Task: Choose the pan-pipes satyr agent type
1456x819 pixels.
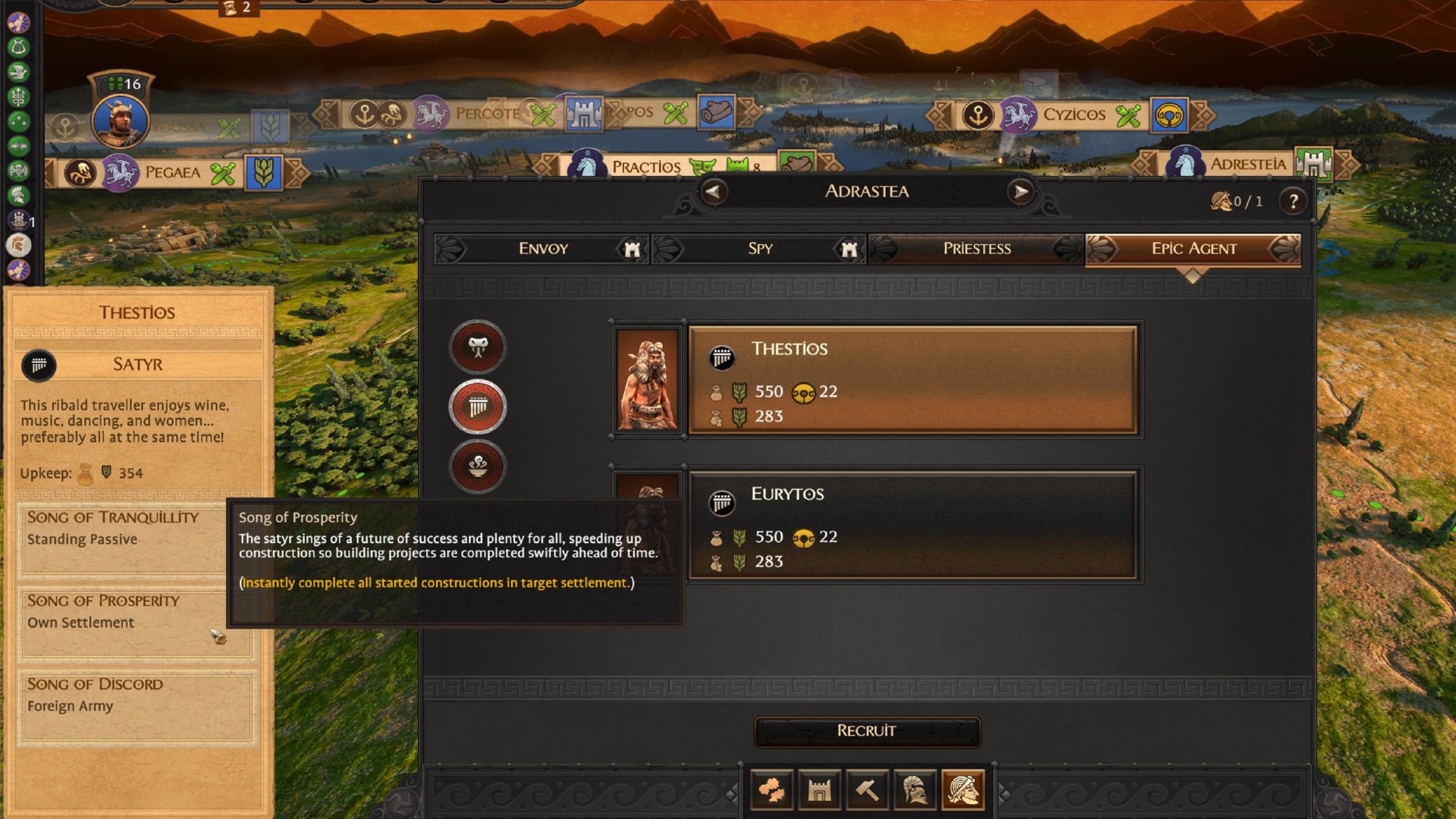Action: coord(478,407)
